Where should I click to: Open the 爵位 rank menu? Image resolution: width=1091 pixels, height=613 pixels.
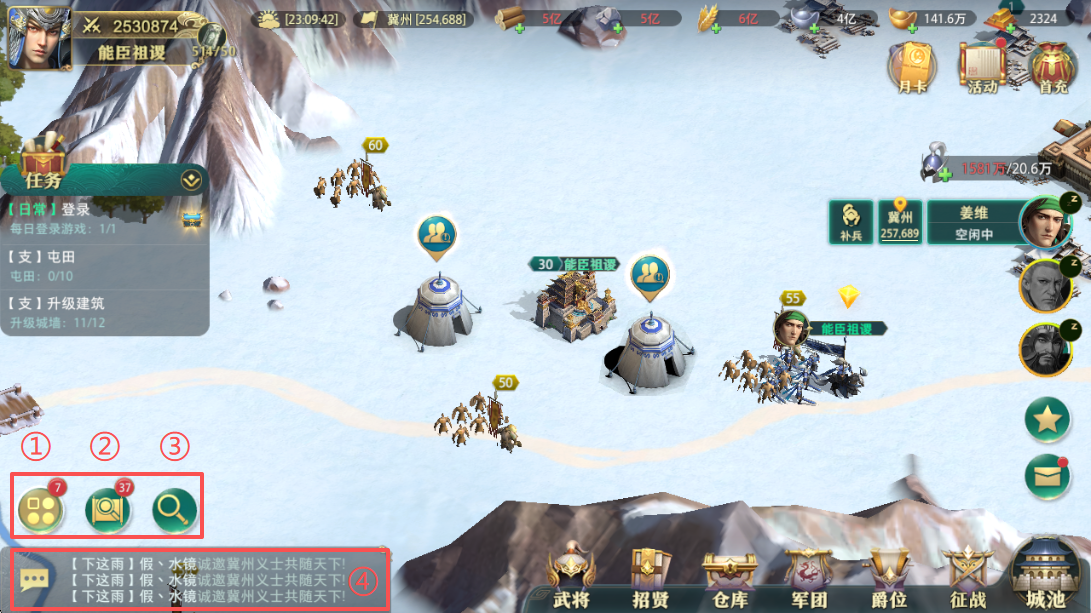click(x=888, y=578)
